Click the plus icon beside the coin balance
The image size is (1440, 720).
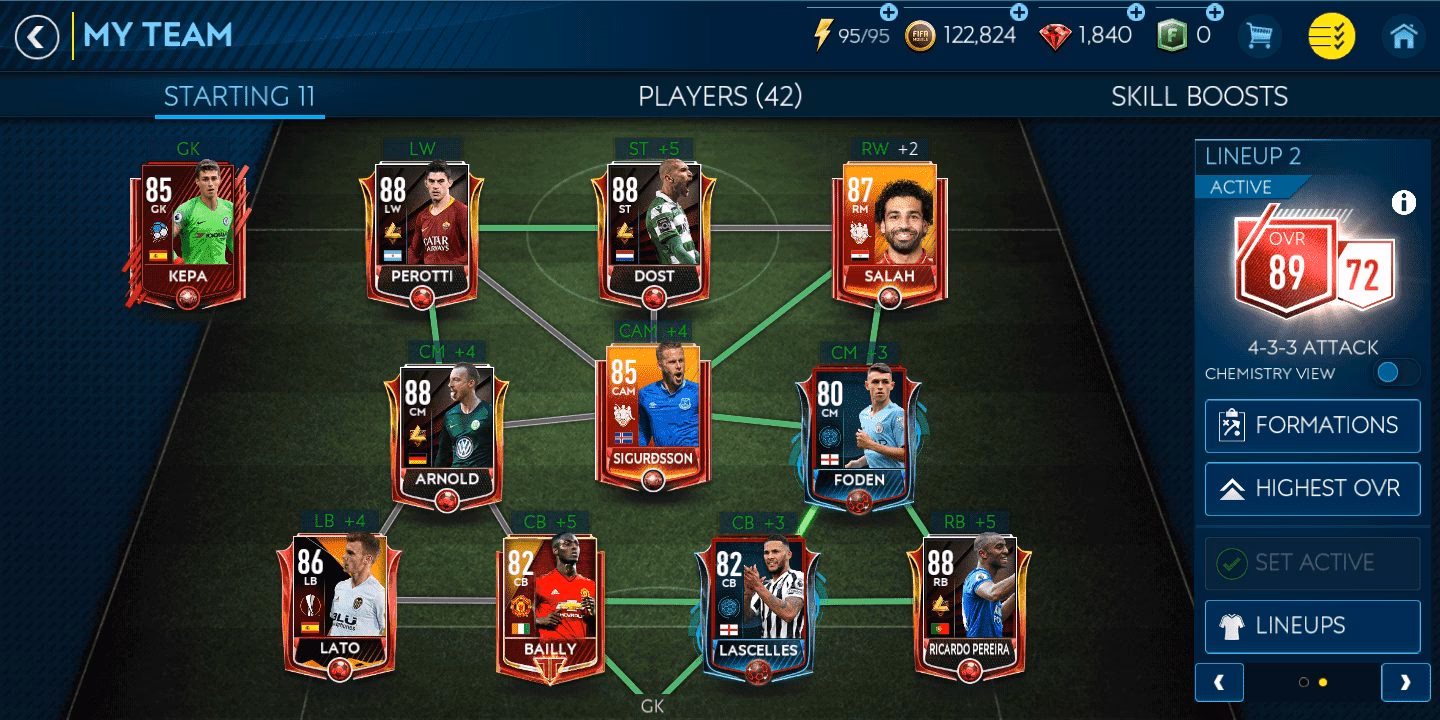pyautogui.click(x=1020, y=15)
